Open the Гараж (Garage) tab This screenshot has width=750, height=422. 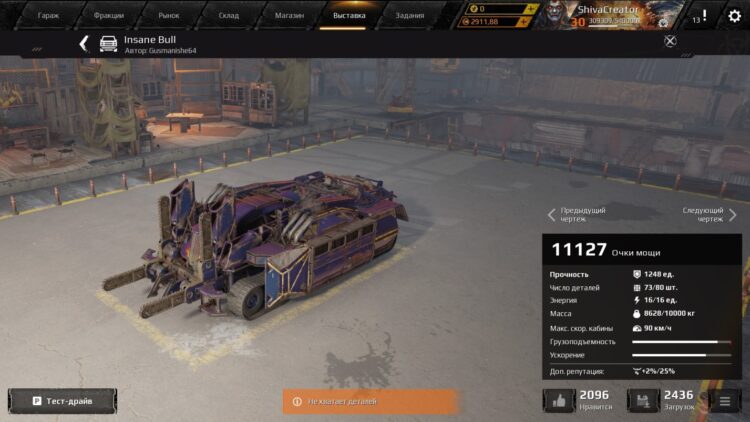click(48, 15)
